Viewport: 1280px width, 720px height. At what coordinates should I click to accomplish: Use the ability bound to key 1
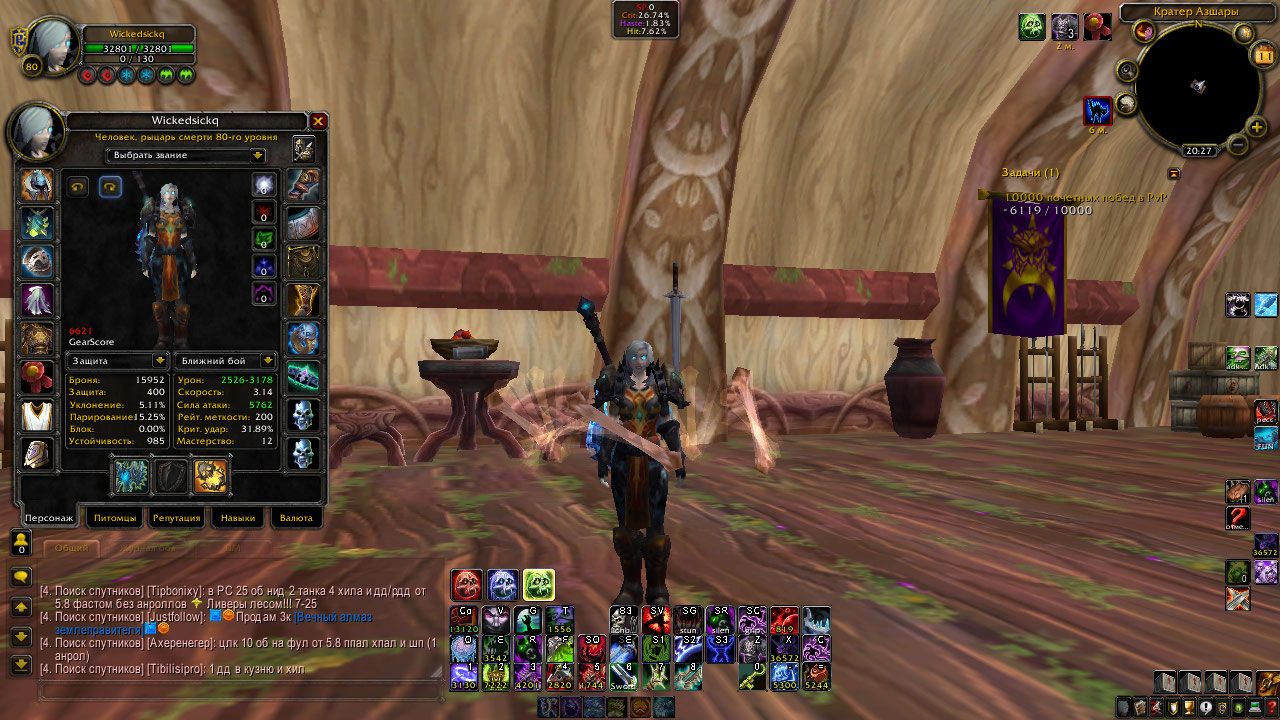tap(464, 676)
